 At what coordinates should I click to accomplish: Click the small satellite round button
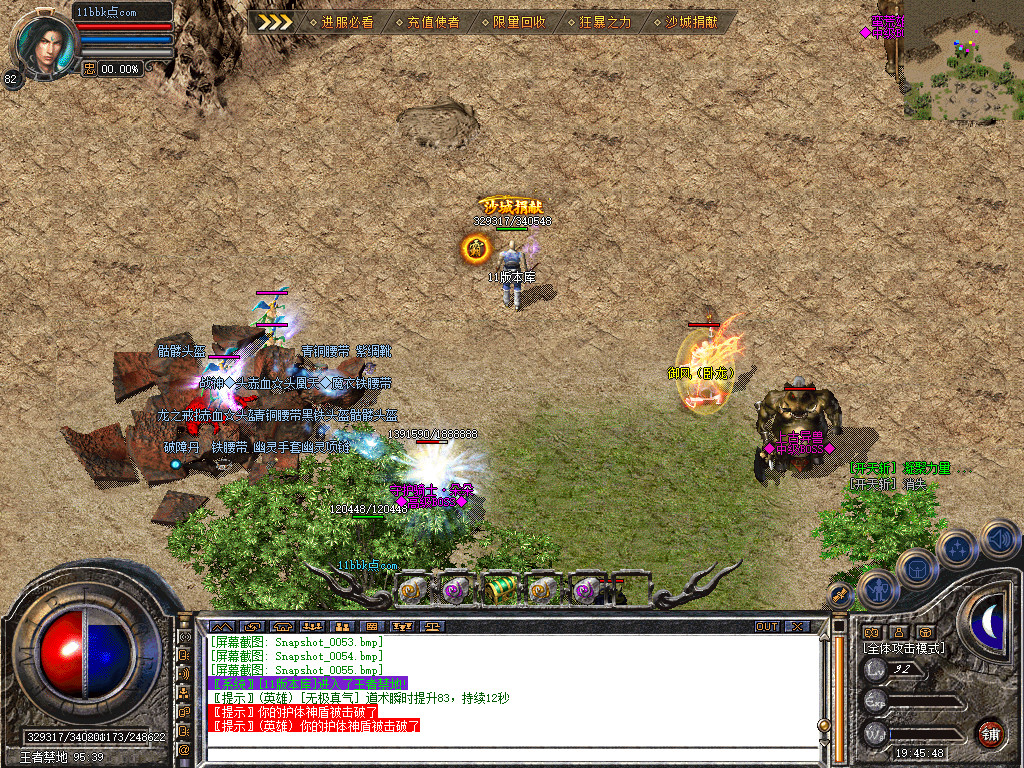841,595
